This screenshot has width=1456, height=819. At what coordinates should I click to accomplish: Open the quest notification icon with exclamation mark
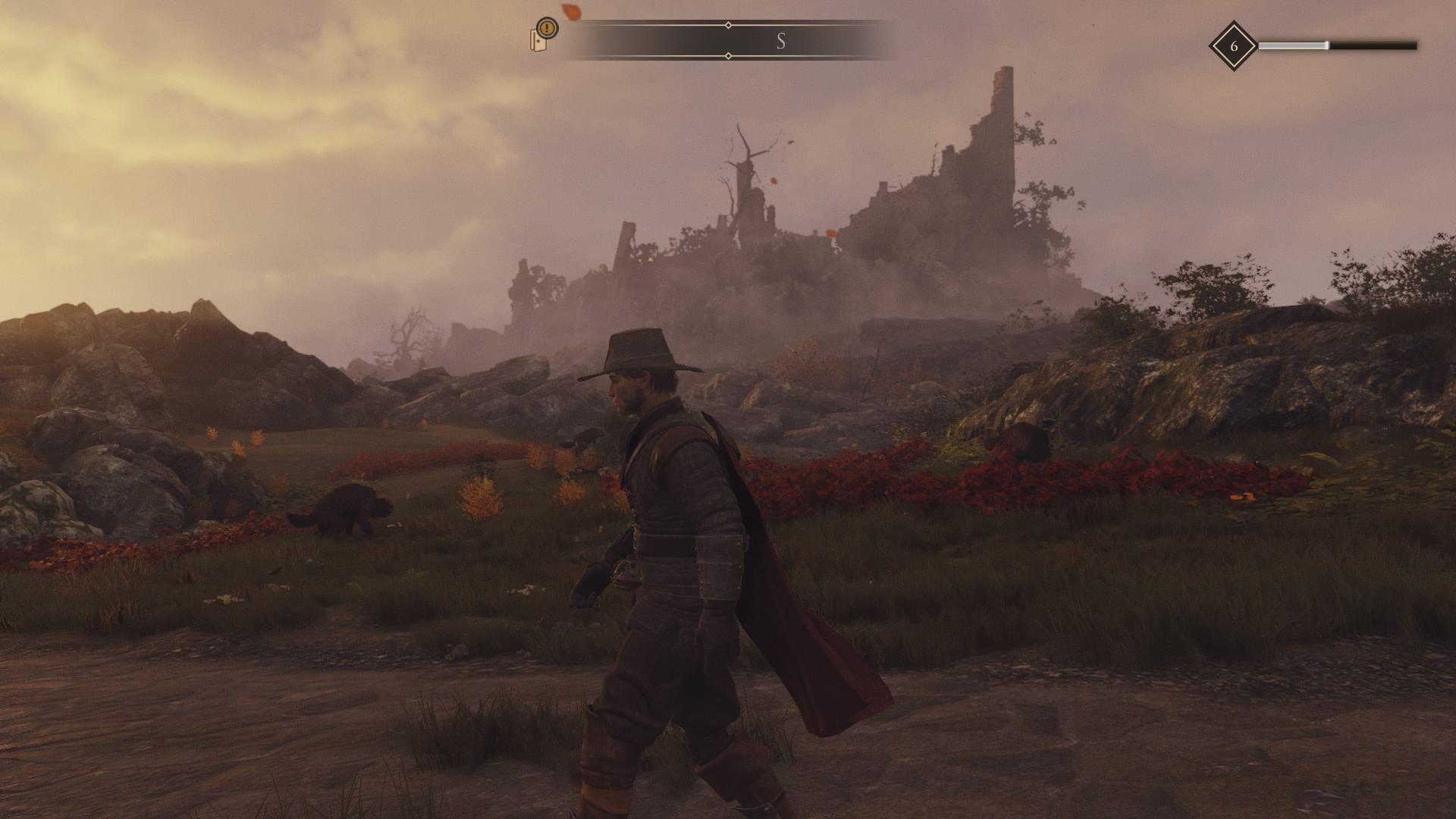click(x=543, y=35)
